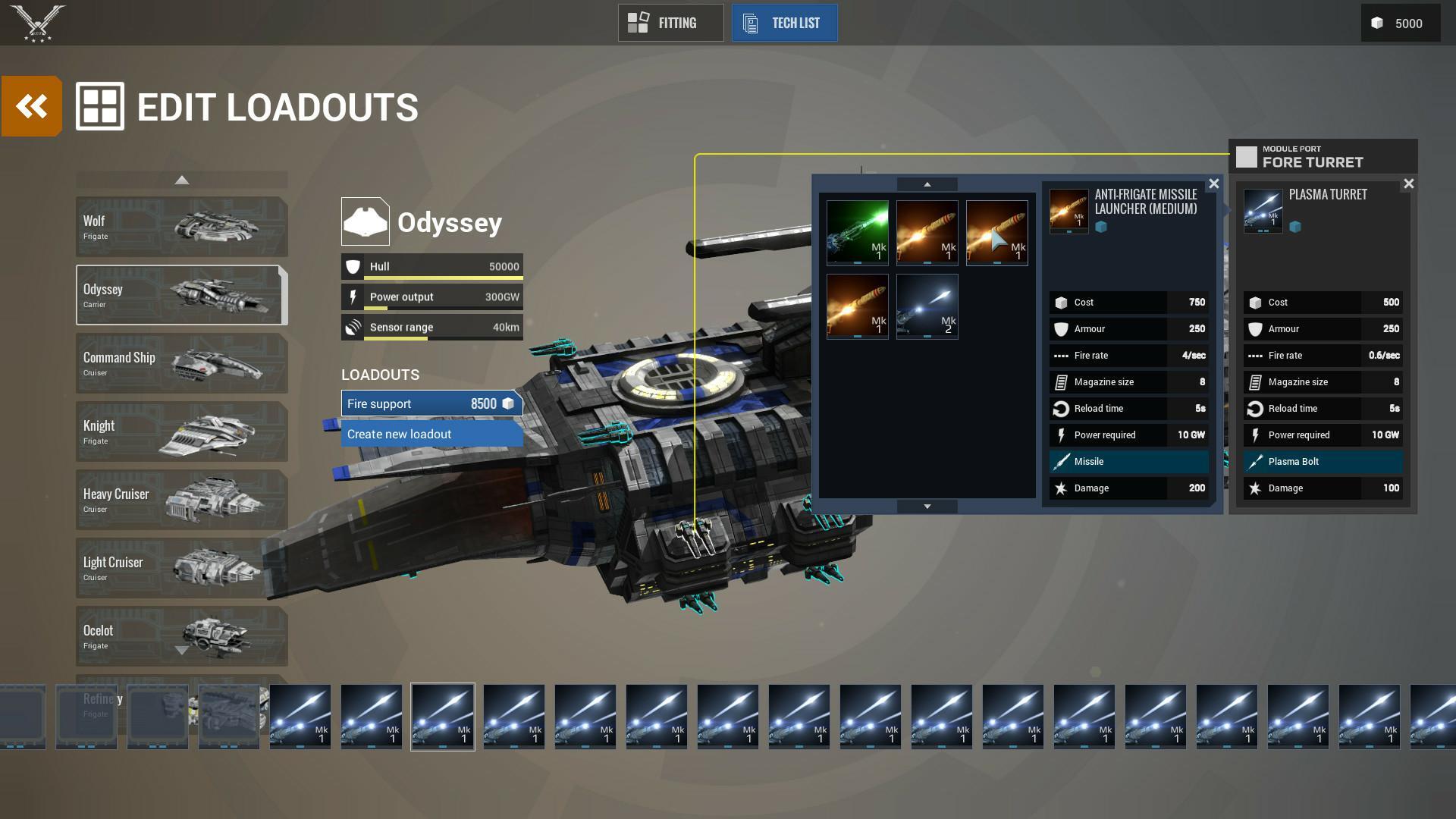The width and height of the screenshot is (1456, 819).
Task: Click the downward arrow below the module selection grid
Action: point(927,504)
